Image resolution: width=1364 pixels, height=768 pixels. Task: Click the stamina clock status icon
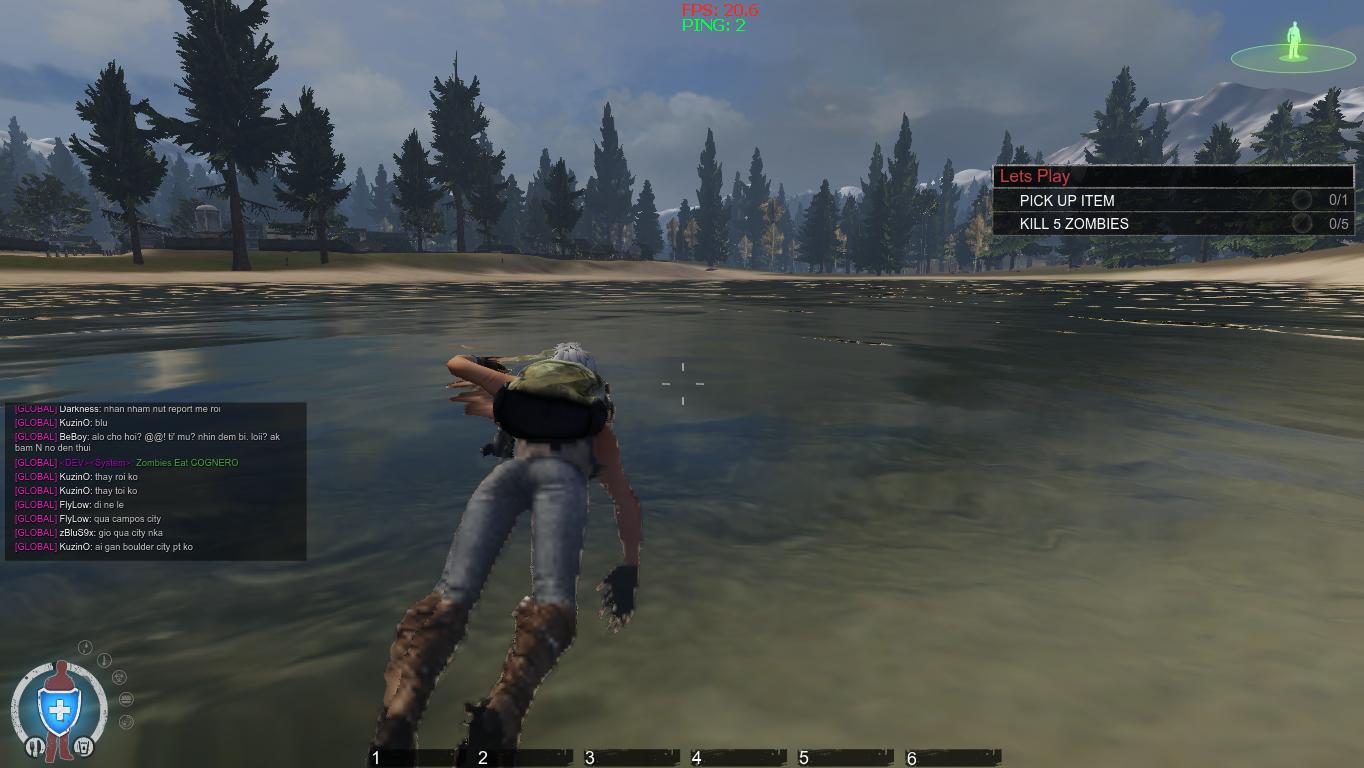click(126, 721)
